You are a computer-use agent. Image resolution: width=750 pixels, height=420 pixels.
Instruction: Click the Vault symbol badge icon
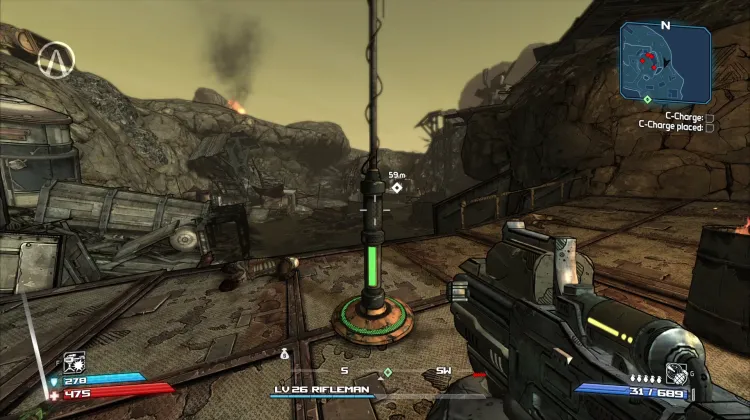click(56, 61)
